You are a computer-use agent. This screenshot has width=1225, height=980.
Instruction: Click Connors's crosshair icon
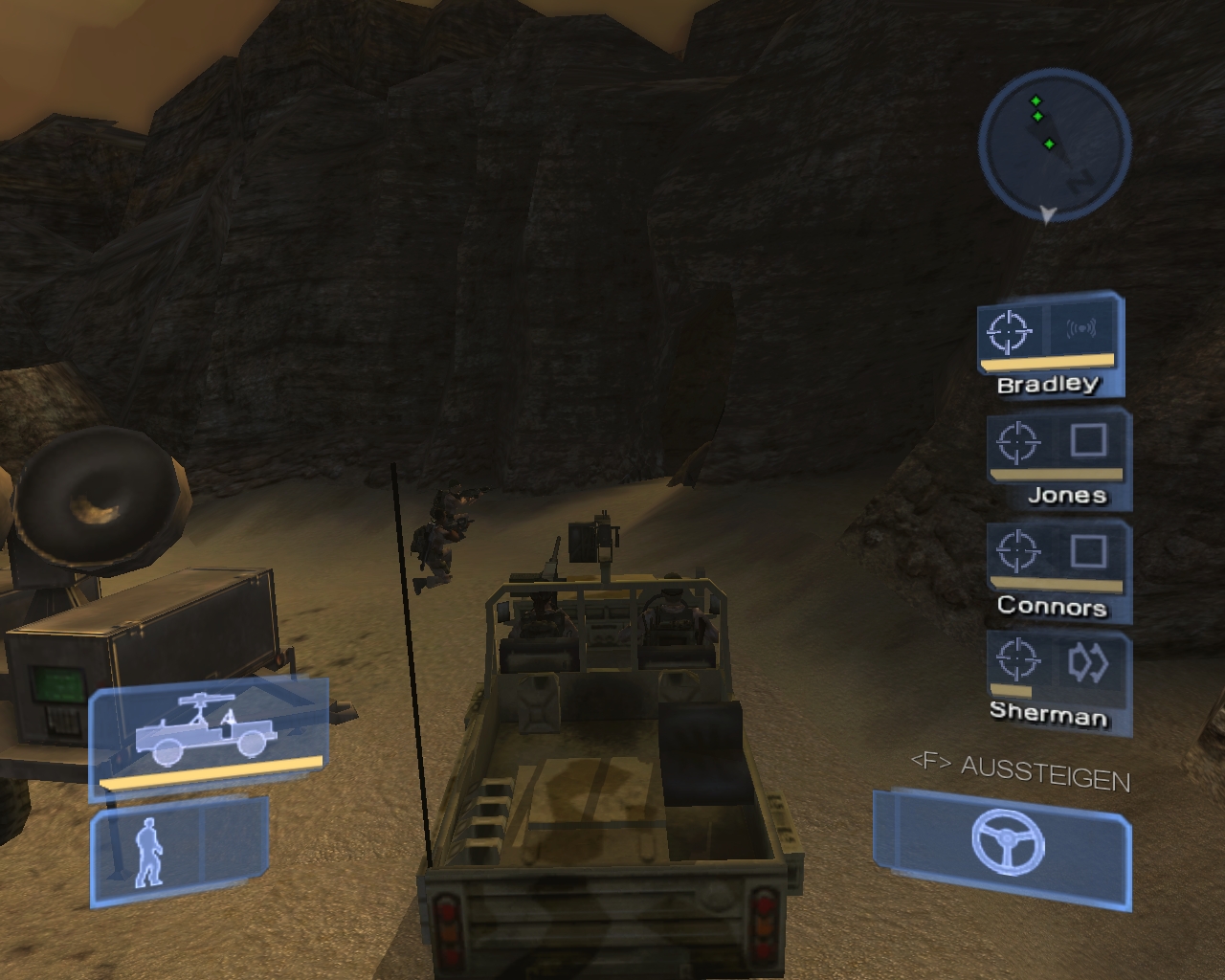click(x=1016, y=551)
